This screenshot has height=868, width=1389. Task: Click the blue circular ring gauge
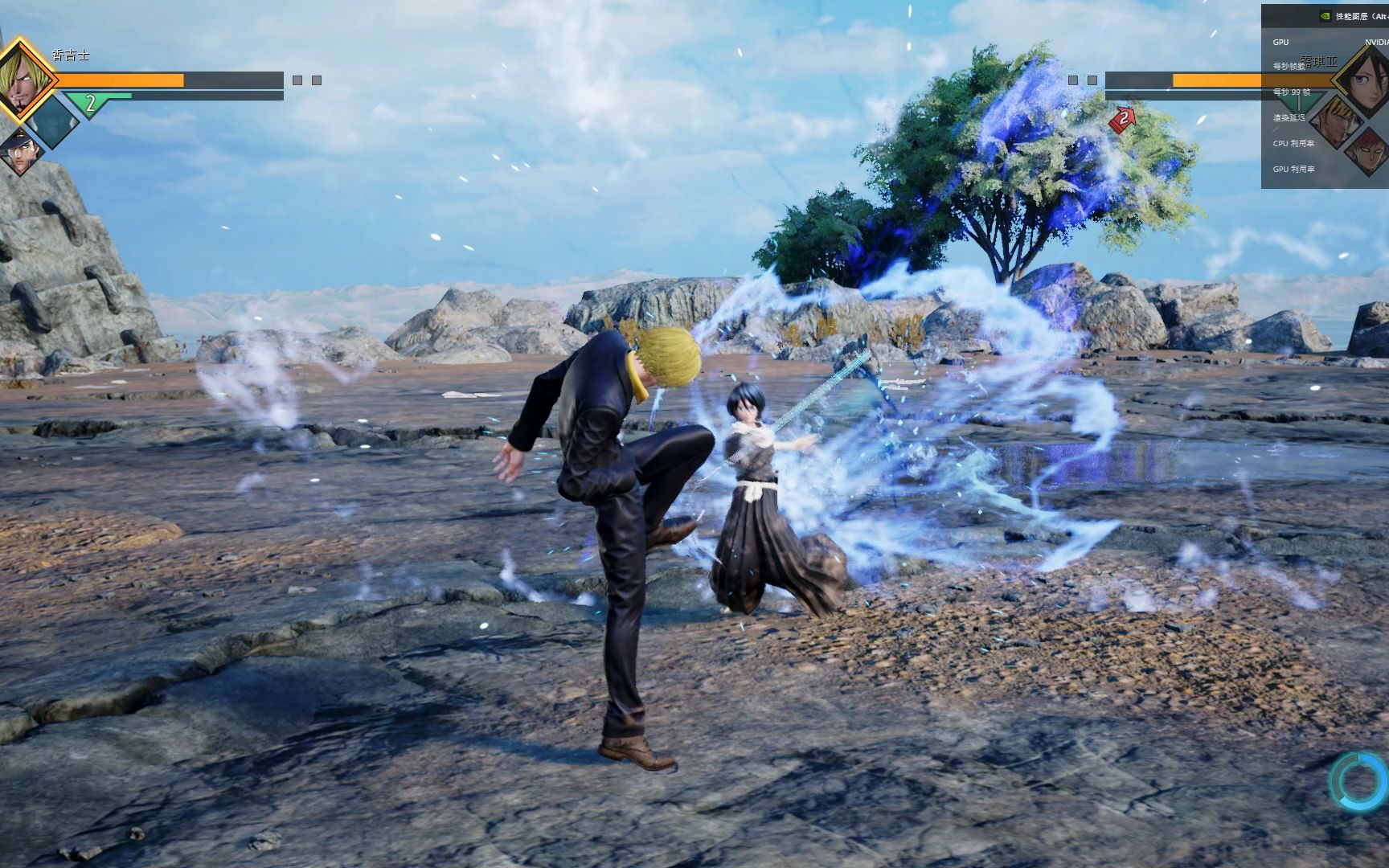(1360, 780)
